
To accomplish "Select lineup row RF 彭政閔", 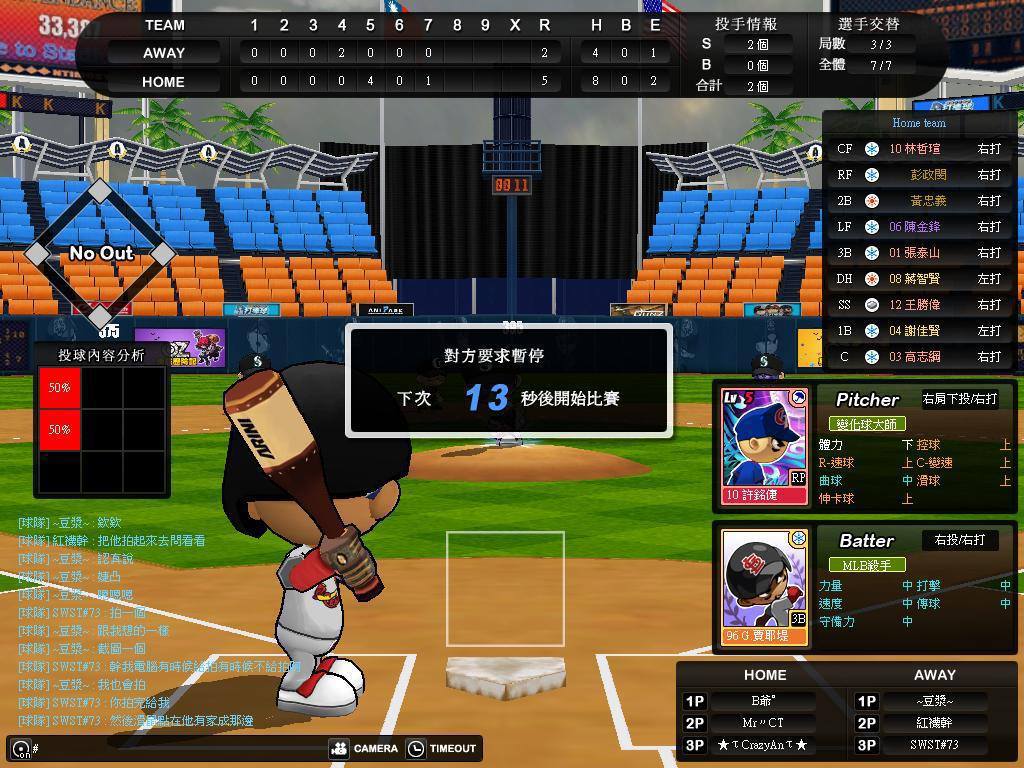I will [918, 175].
